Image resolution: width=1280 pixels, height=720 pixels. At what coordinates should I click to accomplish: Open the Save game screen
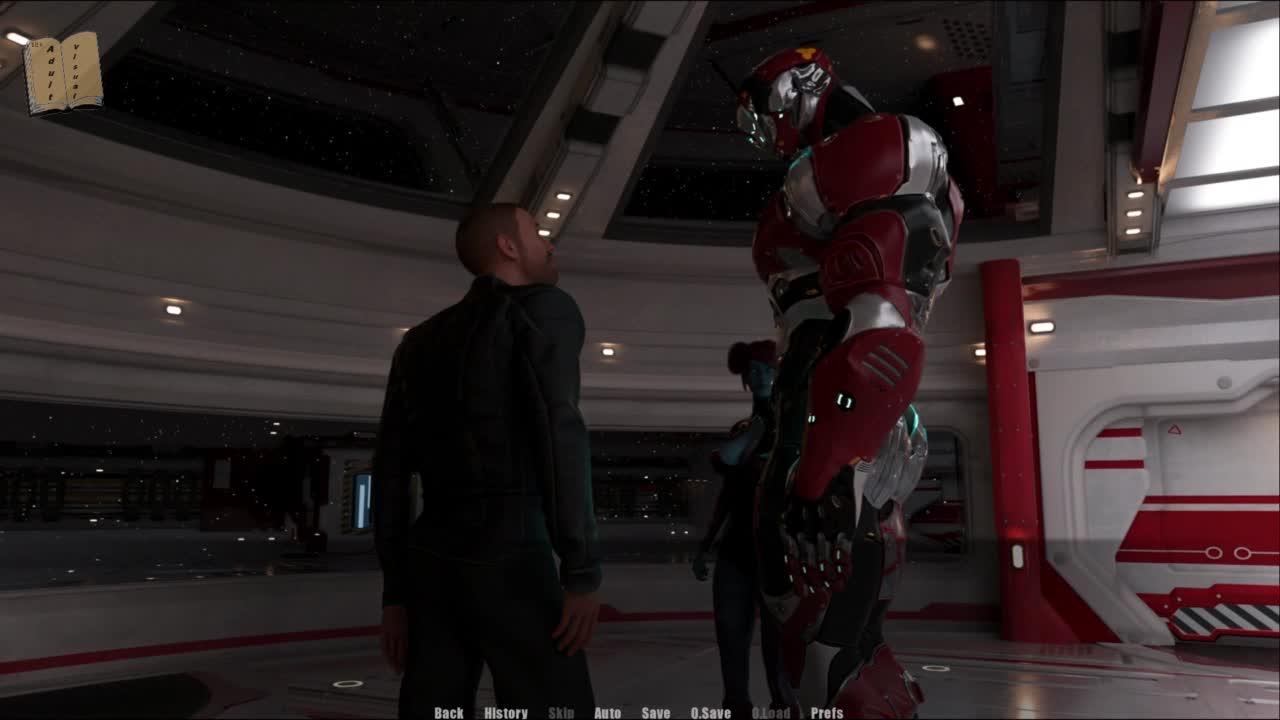656,713
